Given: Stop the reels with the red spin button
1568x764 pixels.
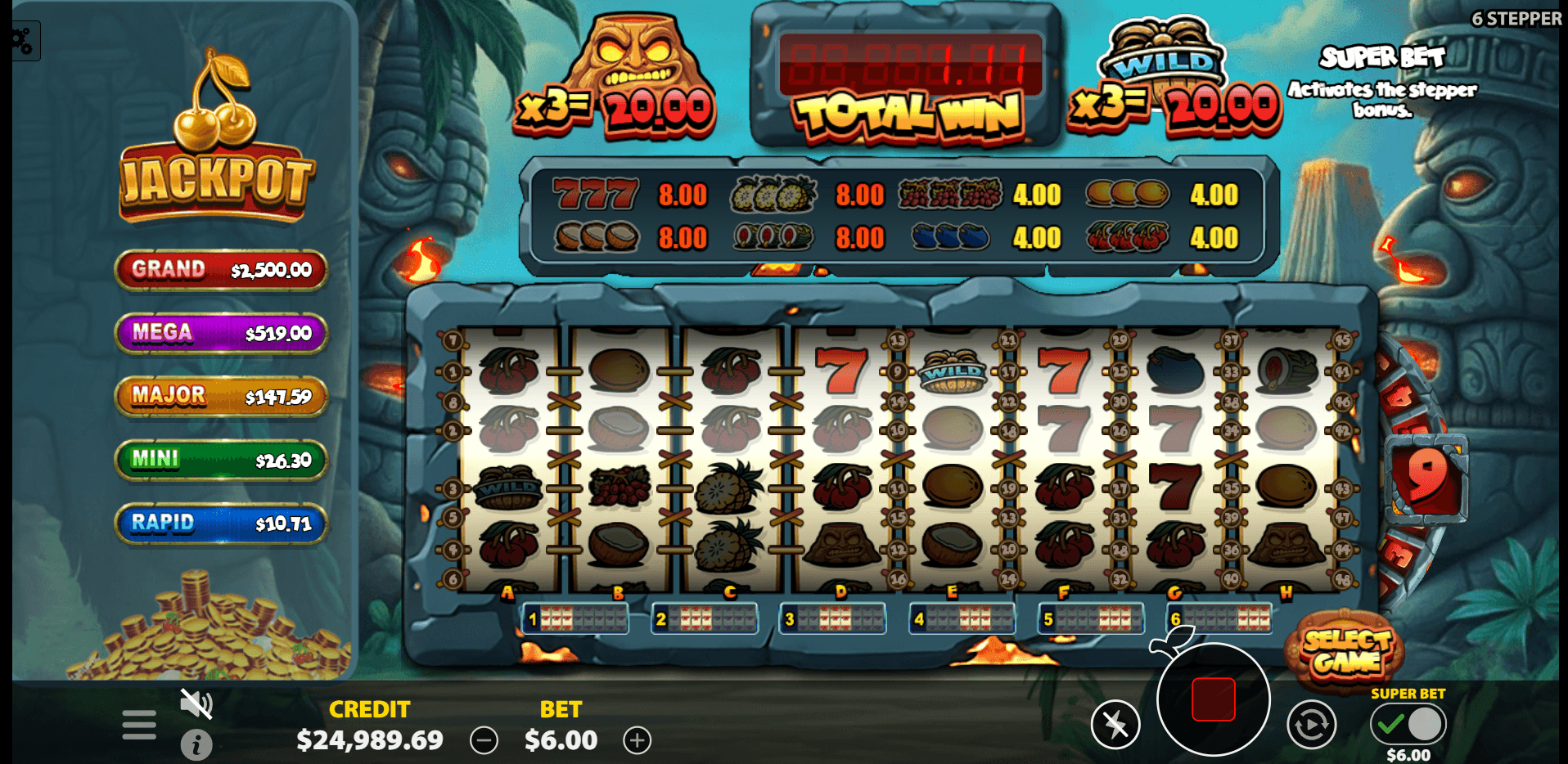Looking at the screenshot, I should click(1213, 699).
